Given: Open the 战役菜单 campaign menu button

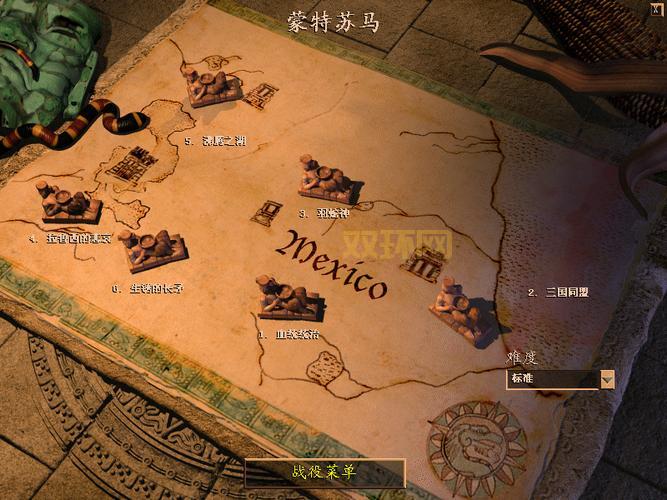Looking at the screenshot, I should pyautogui.click(x=324, y=472).
